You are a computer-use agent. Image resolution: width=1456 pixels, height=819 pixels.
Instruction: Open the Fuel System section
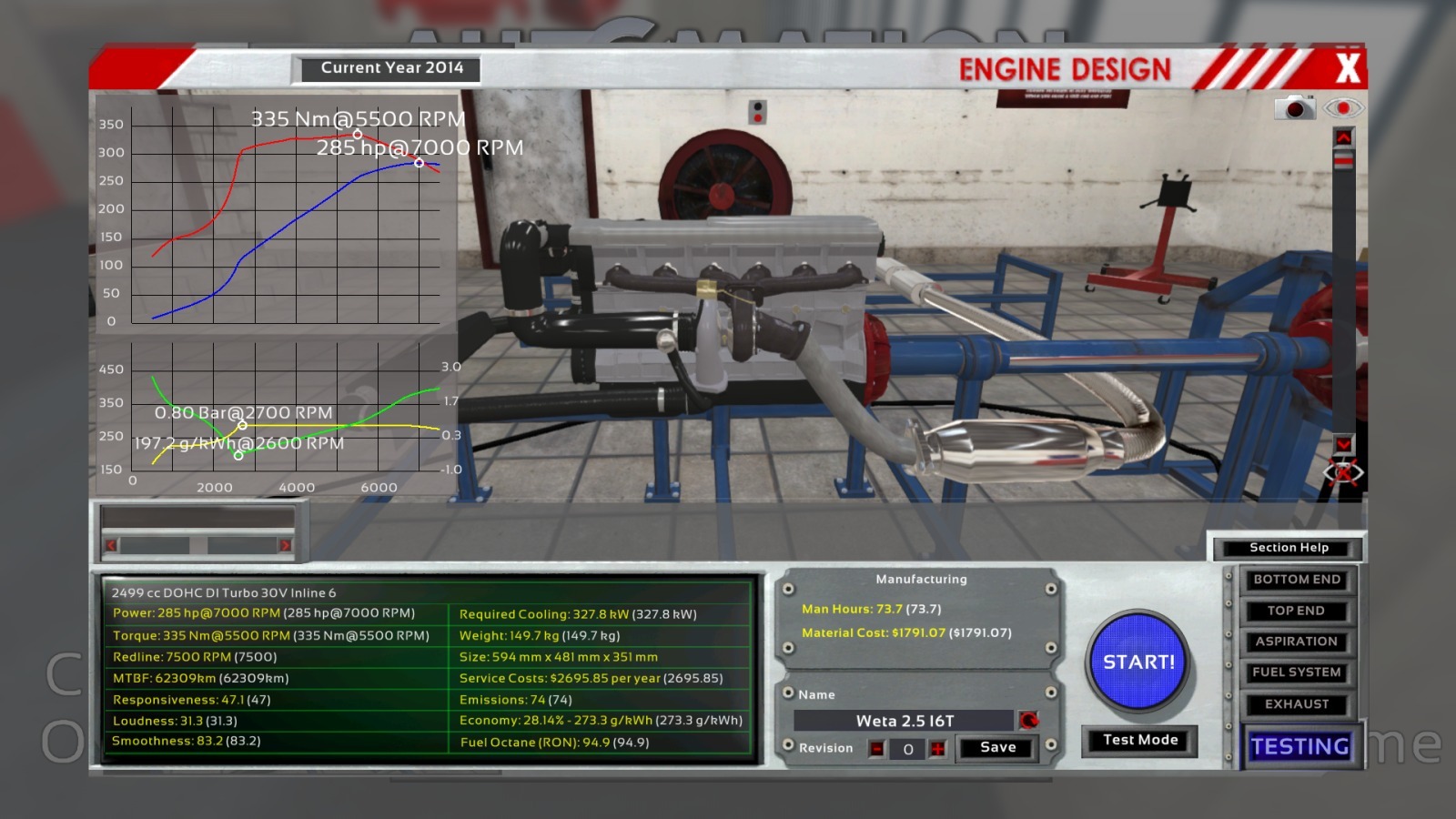pos(1296,672)
